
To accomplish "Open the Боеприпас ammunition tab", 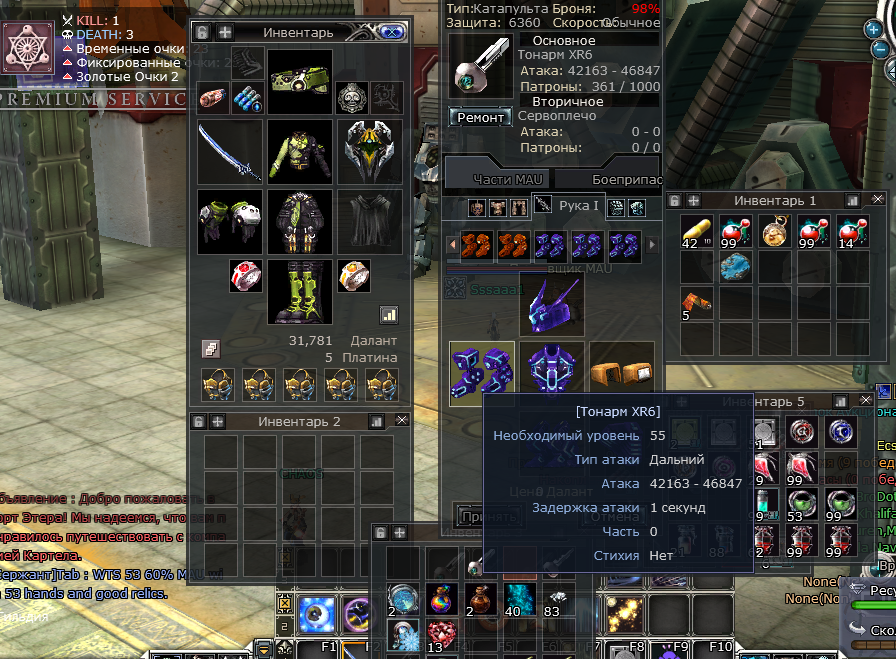I will point(626,178).
